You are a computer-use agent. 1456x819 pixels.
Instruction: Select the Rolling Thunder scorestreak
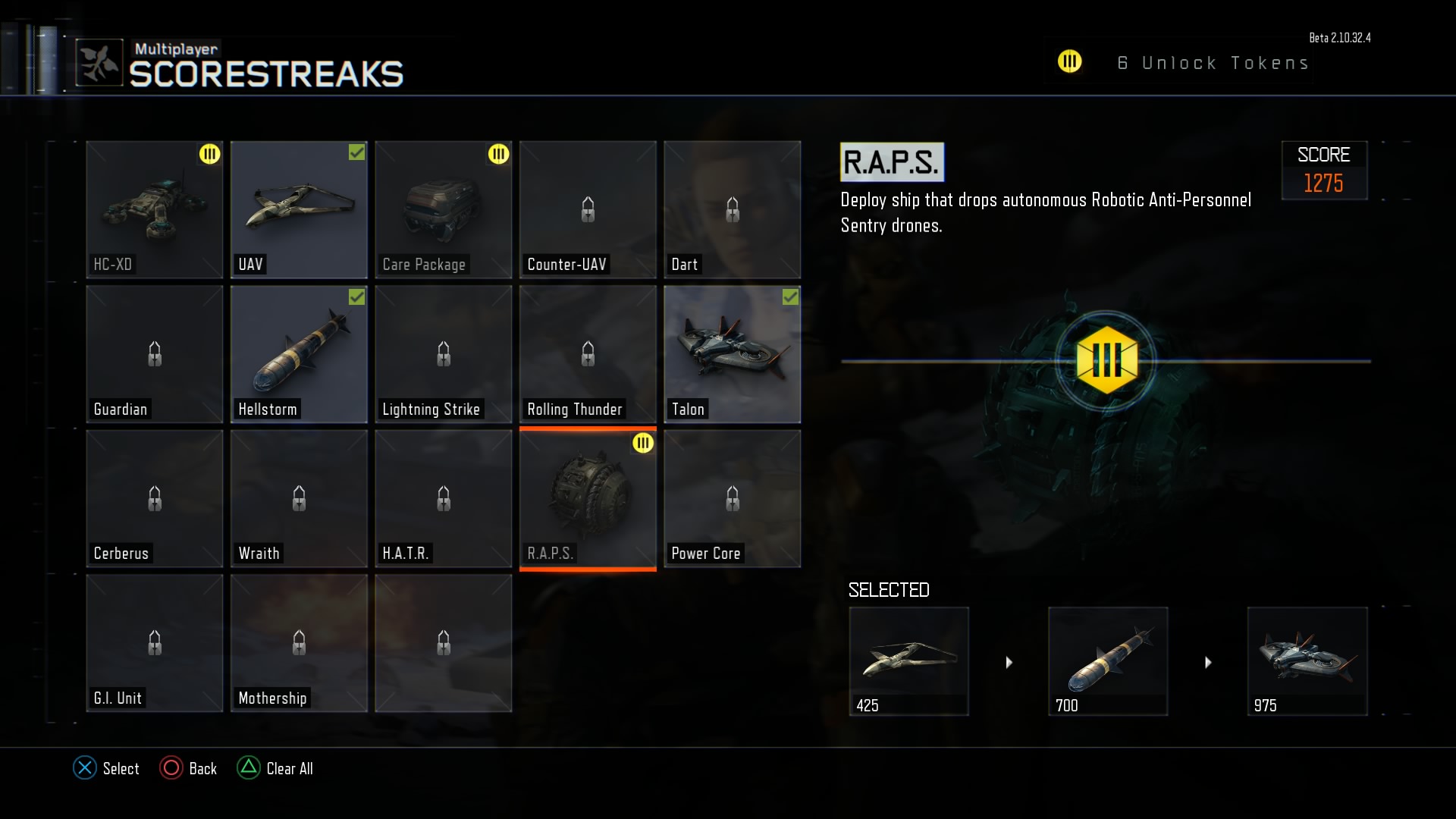[x=588, y=354]
